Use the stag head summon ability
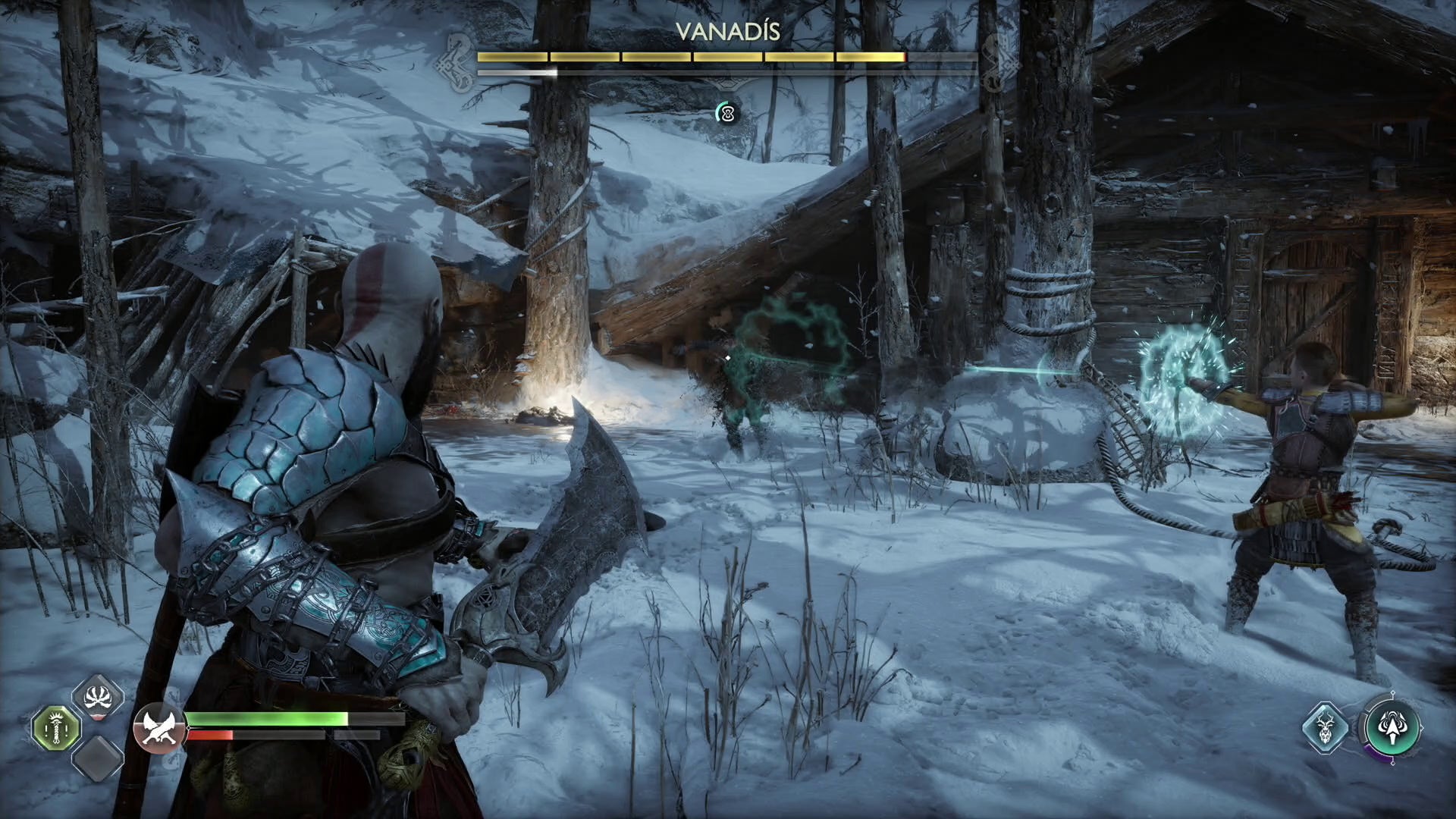The width and height of the screenshot is (1456, 819). point(1325,728)
